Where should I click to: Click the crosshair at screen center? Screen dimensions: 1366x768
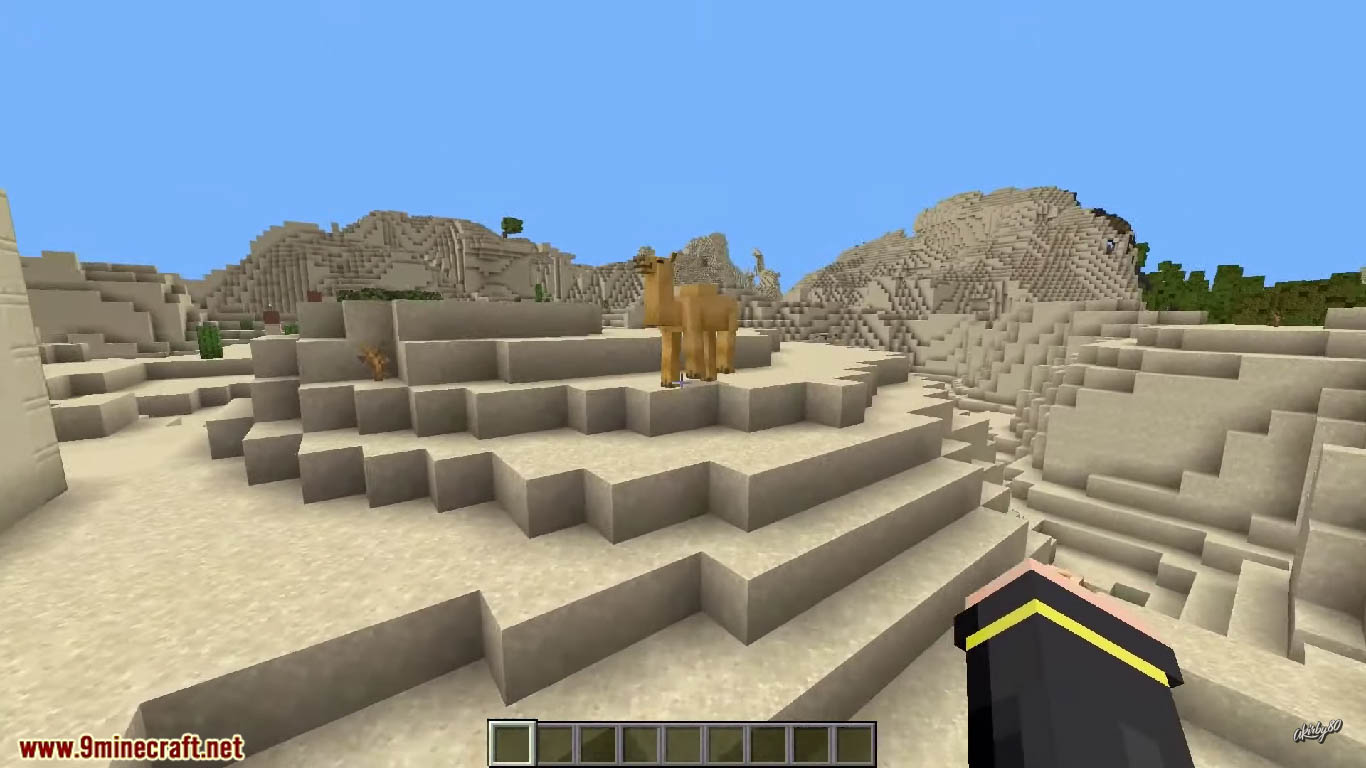click(683, 384)
